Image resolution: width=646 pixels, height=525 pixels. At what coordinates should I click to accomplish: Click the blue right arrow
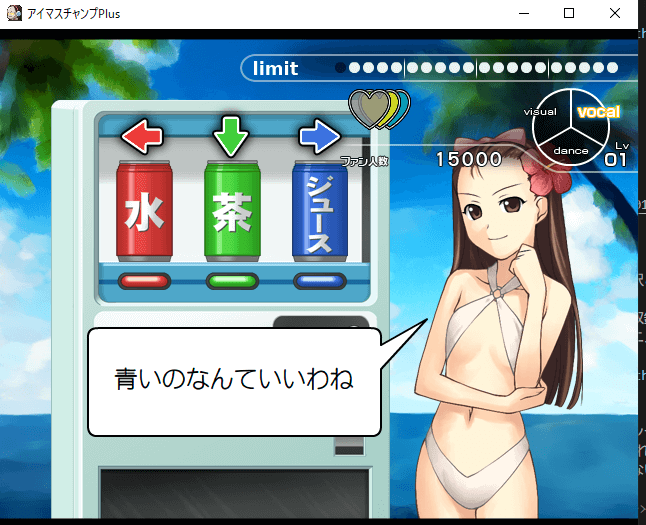coord(320,137)
